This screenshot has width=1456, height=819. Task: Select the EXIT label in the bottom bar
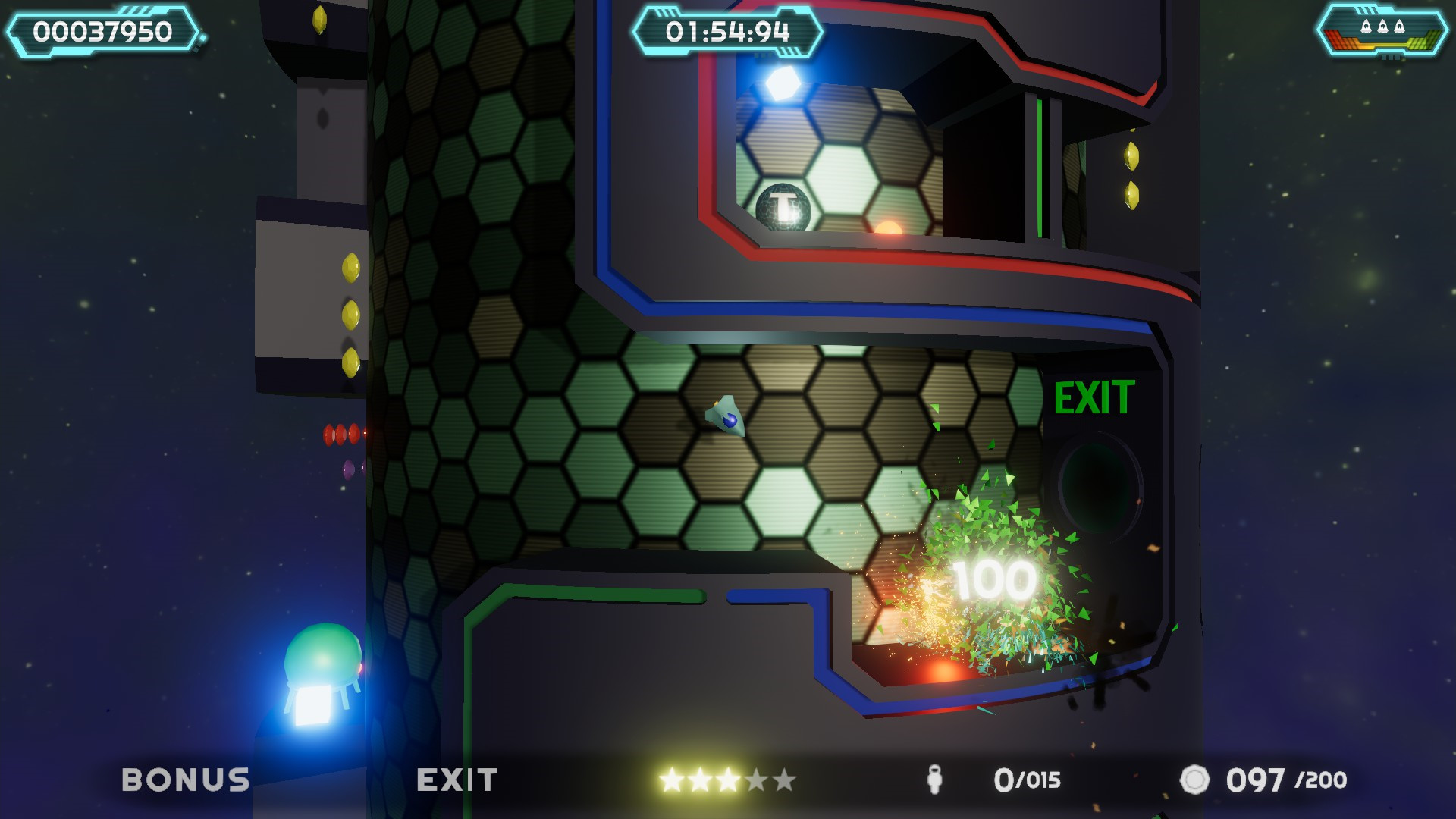tap(456, 780)
